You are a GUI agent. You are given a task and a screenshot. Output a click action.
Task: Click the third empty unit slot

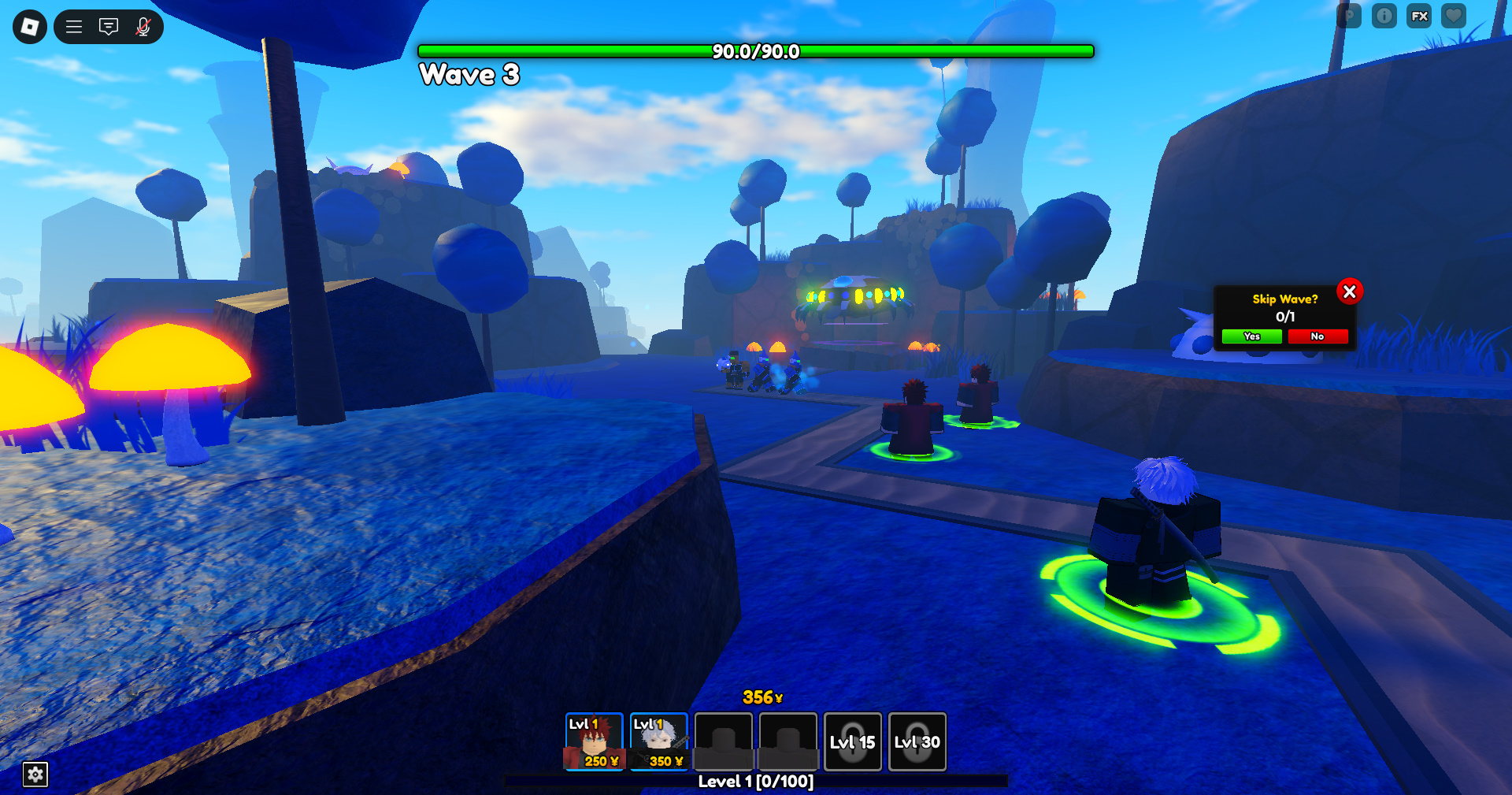pos(723,741)
